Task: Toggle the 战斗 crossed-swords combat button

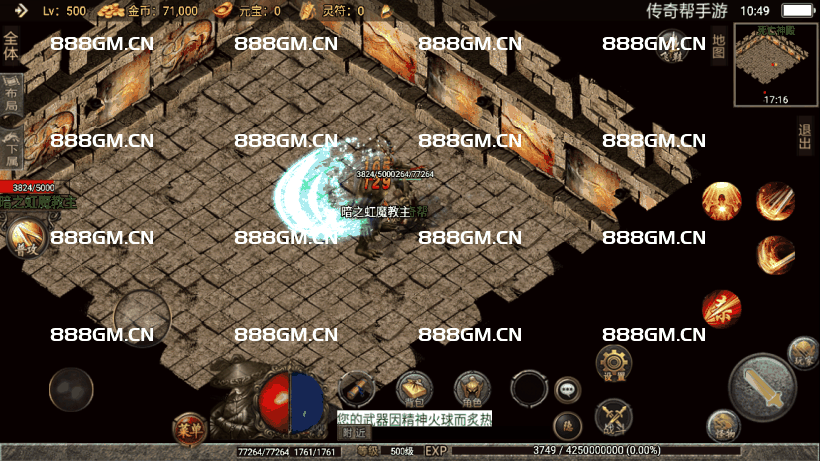Action: pos(611,415)
